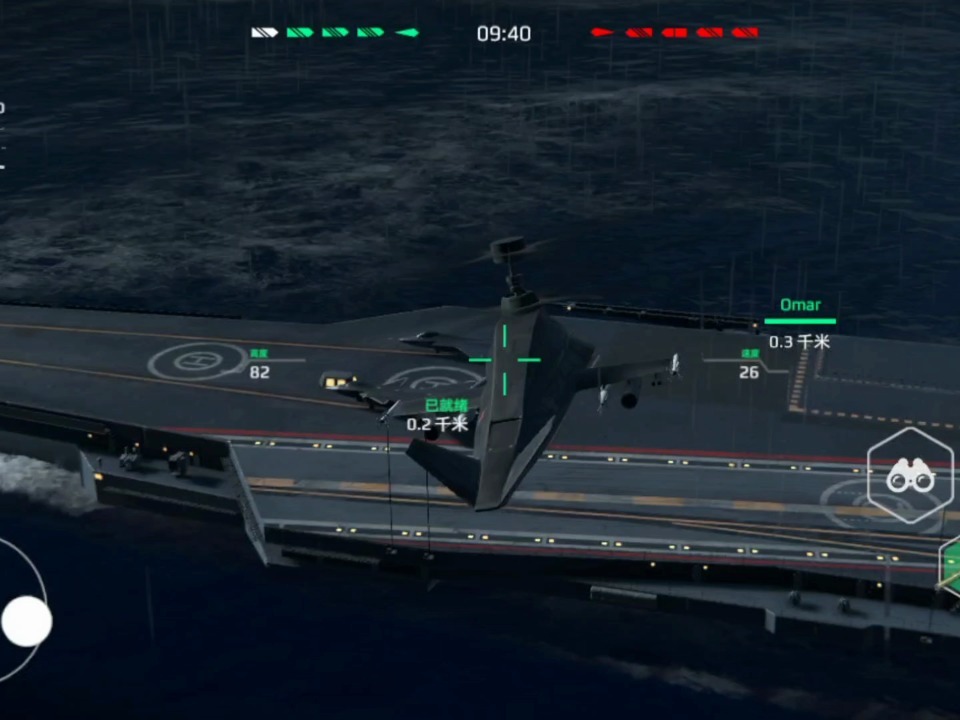Select the green hexagon button
This screenshot has width=960, height=720.
(951, 565)
